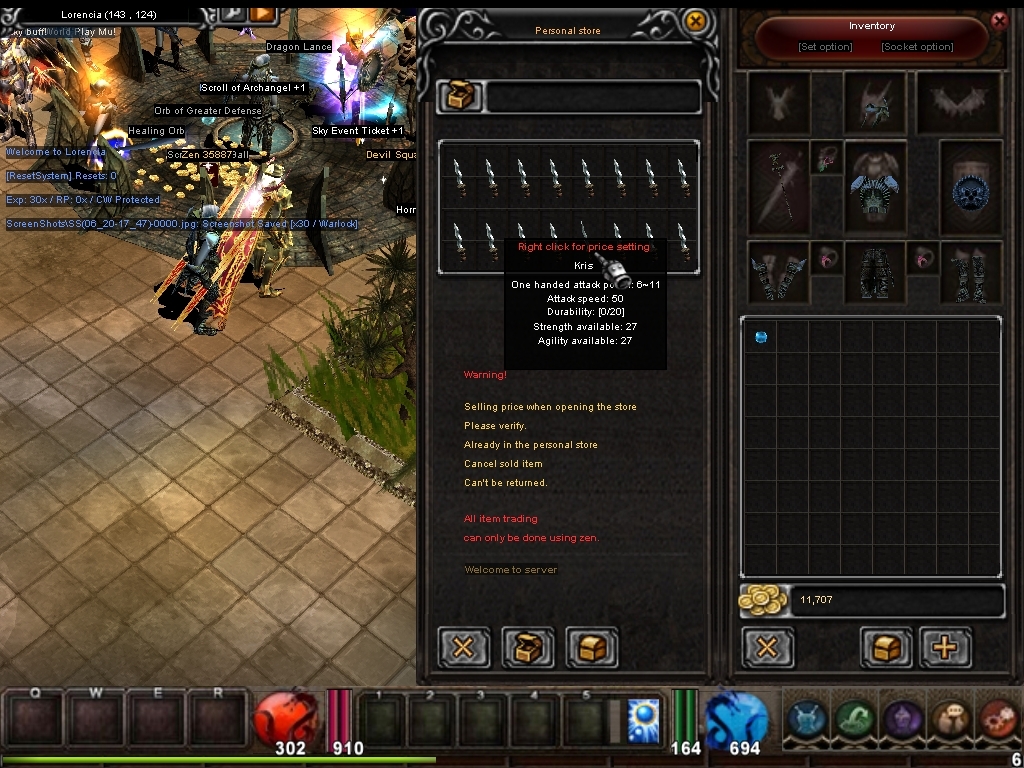Click the personal store name field

(593, 97)
